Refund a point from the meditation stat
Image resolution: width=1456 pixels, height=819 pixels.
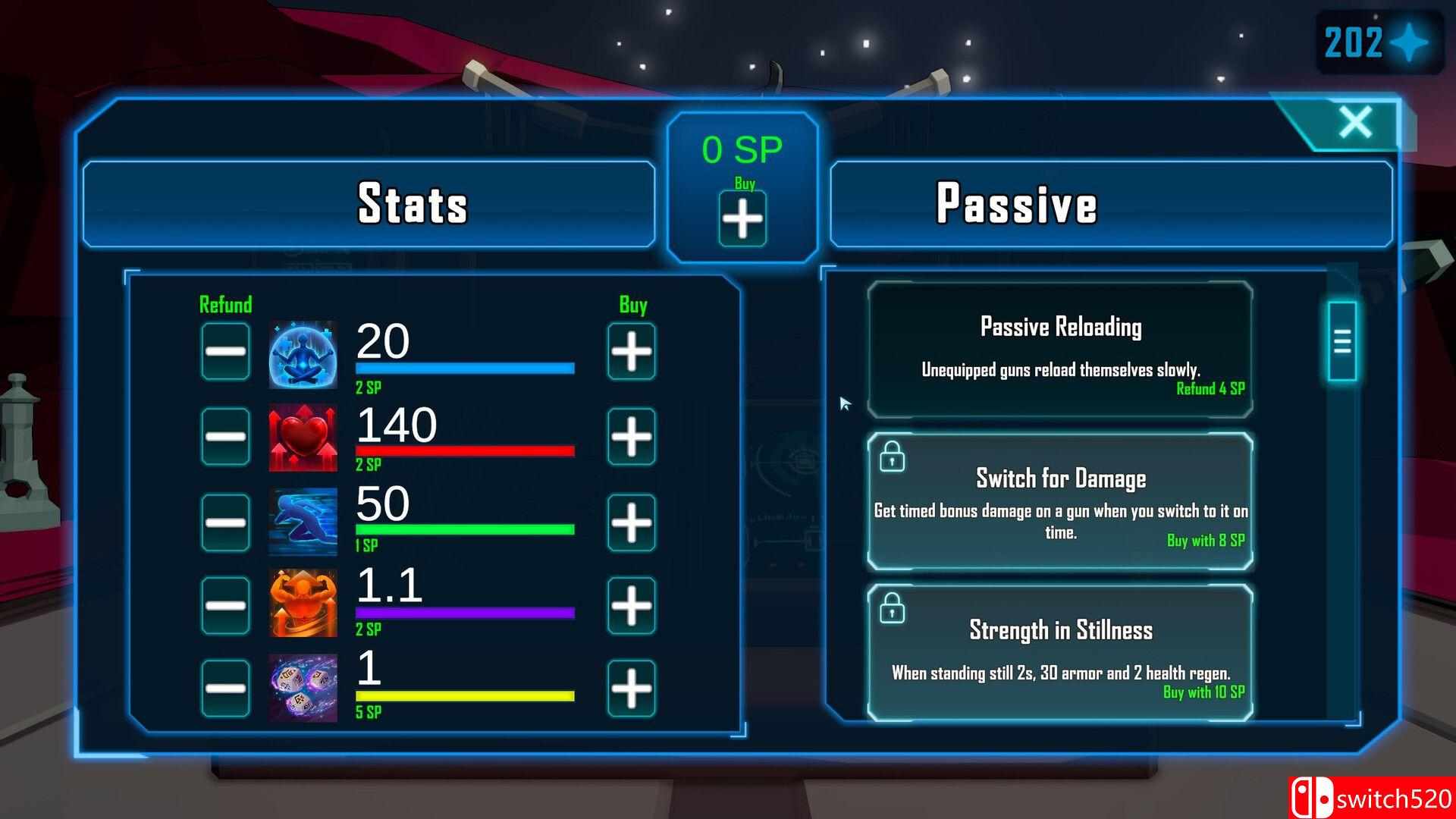pos(225,351)
